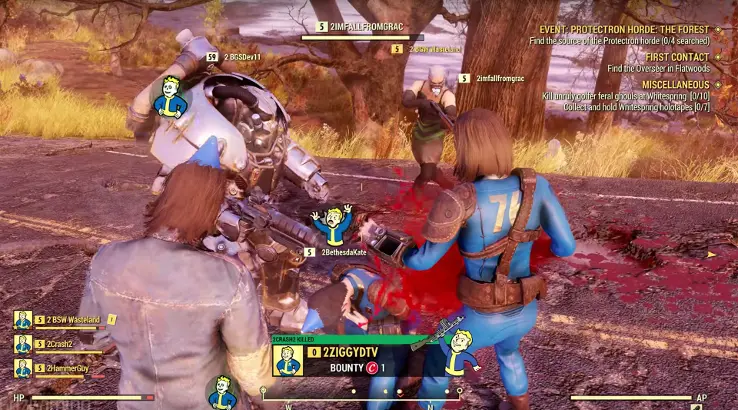Select the 2 BGSDev11 player nameplate
738x410 pixels.
click(245, 57)
